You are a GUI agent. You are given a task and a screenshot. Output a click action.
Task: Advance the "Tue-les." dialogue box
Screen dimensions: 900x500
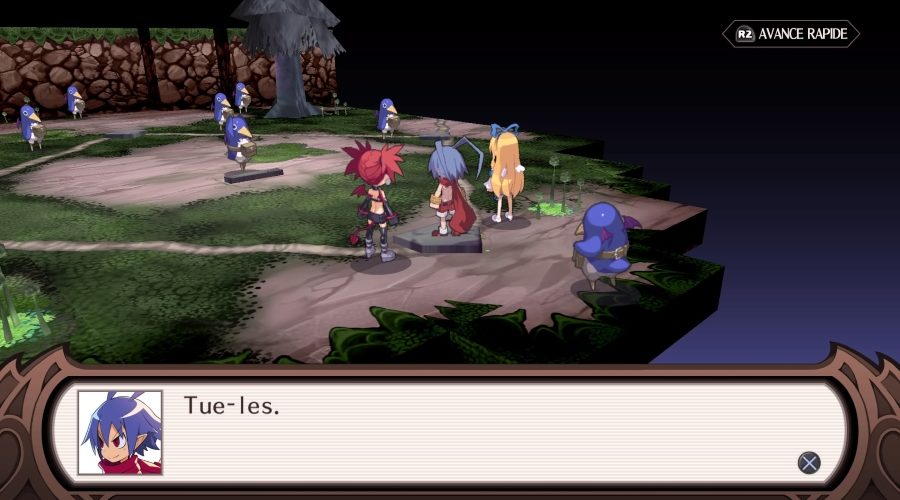[809, 462]
